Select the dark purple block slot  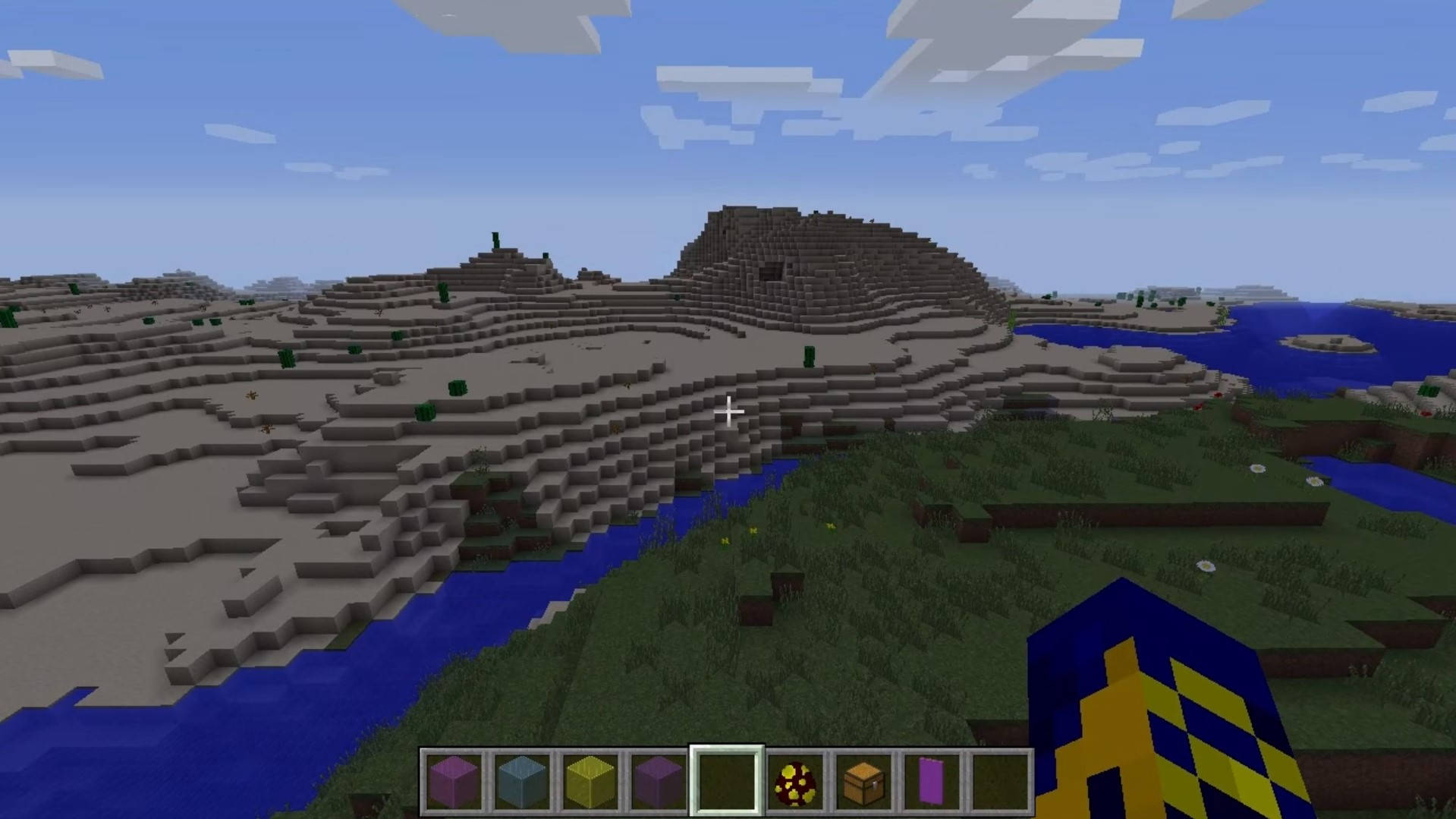658,782
